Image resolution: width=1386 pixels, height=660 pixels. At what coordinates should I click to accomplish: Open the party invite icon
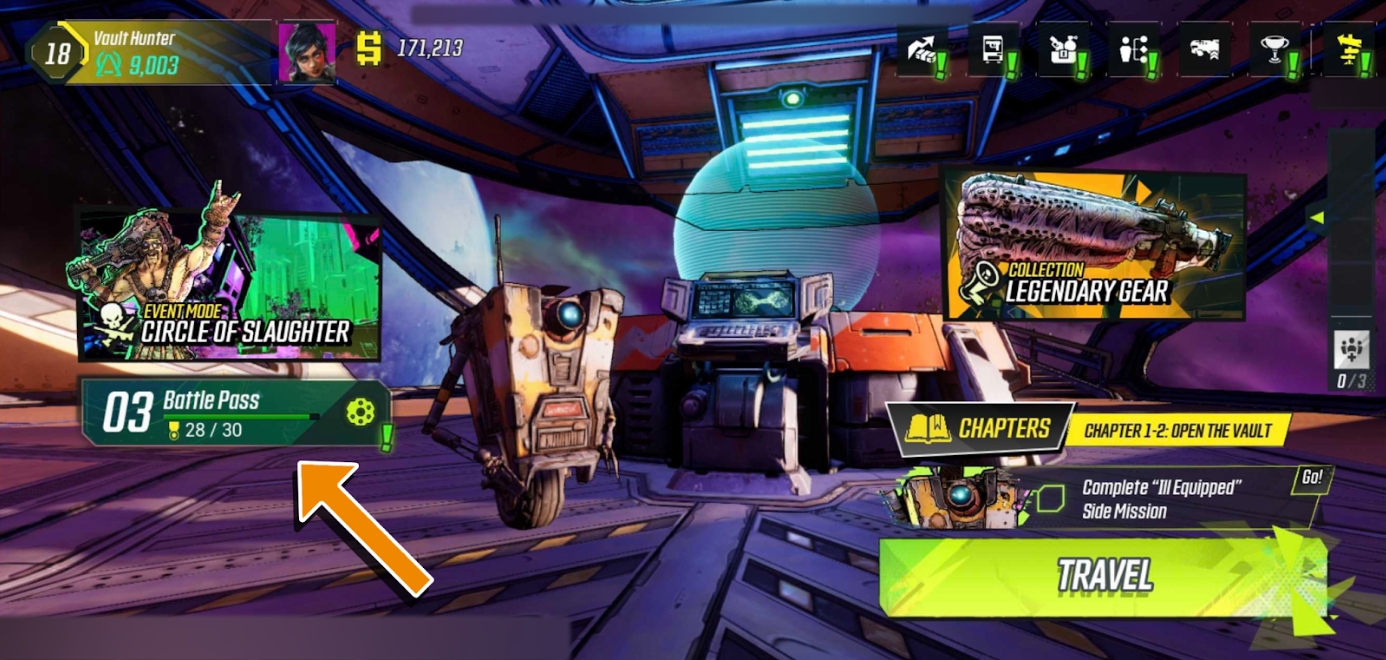(x=1351, y=350)
